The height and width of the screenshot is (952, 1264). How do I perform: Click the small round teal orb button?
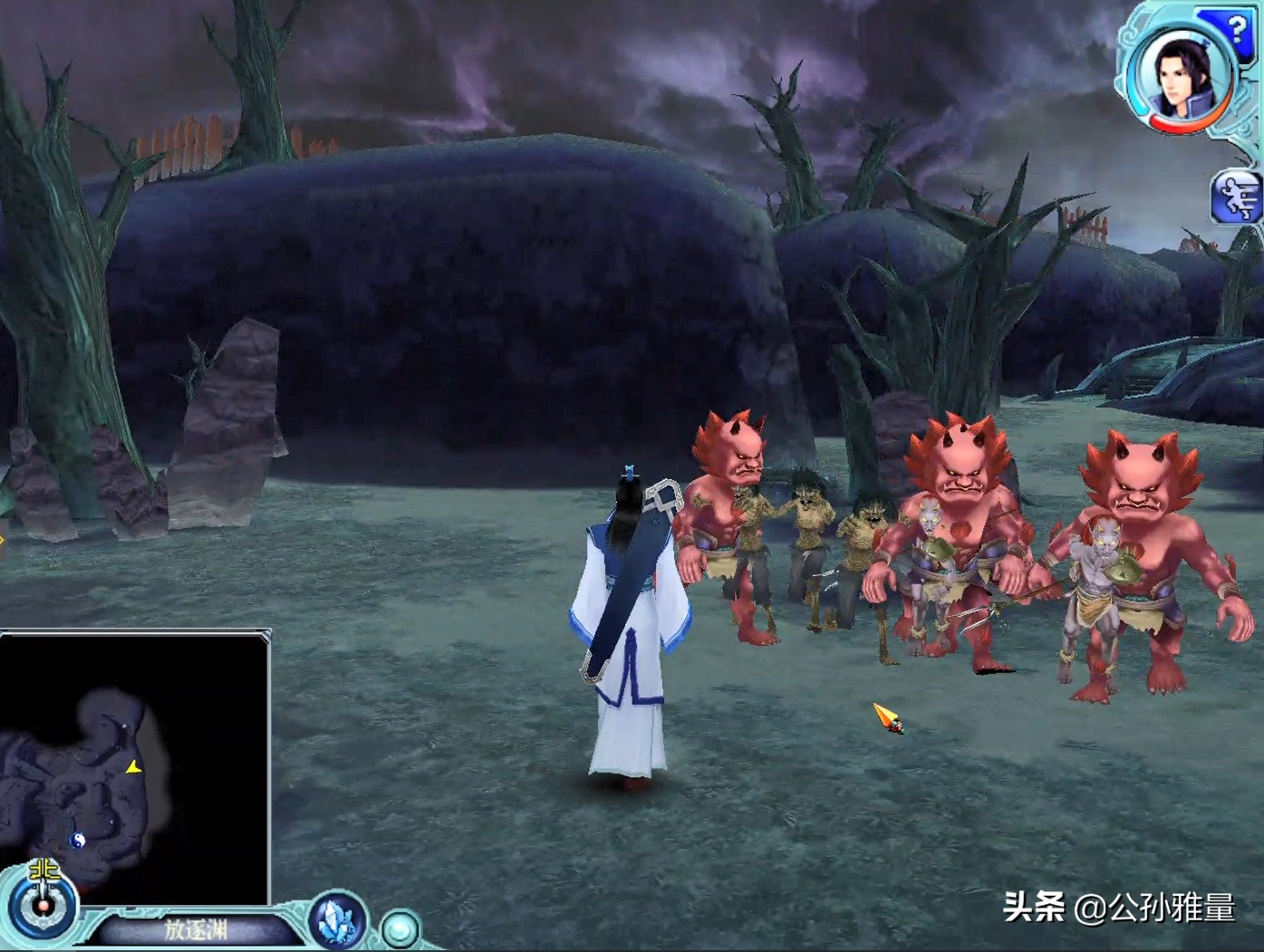click(399, 929)
